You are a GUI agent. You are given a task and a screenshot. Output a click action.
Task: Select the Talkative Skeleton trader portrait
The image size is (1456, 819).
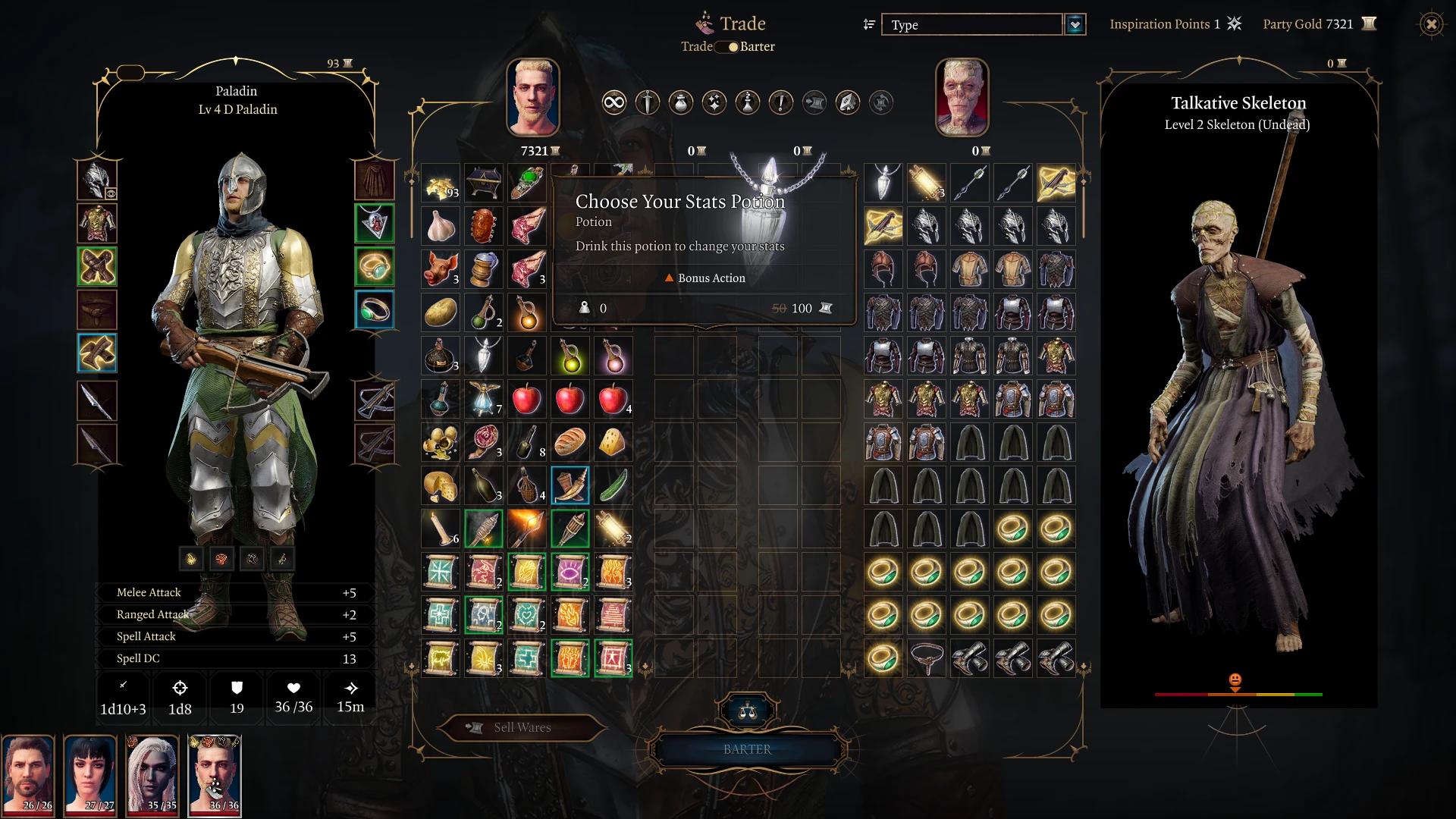click(x=962, y=97)
